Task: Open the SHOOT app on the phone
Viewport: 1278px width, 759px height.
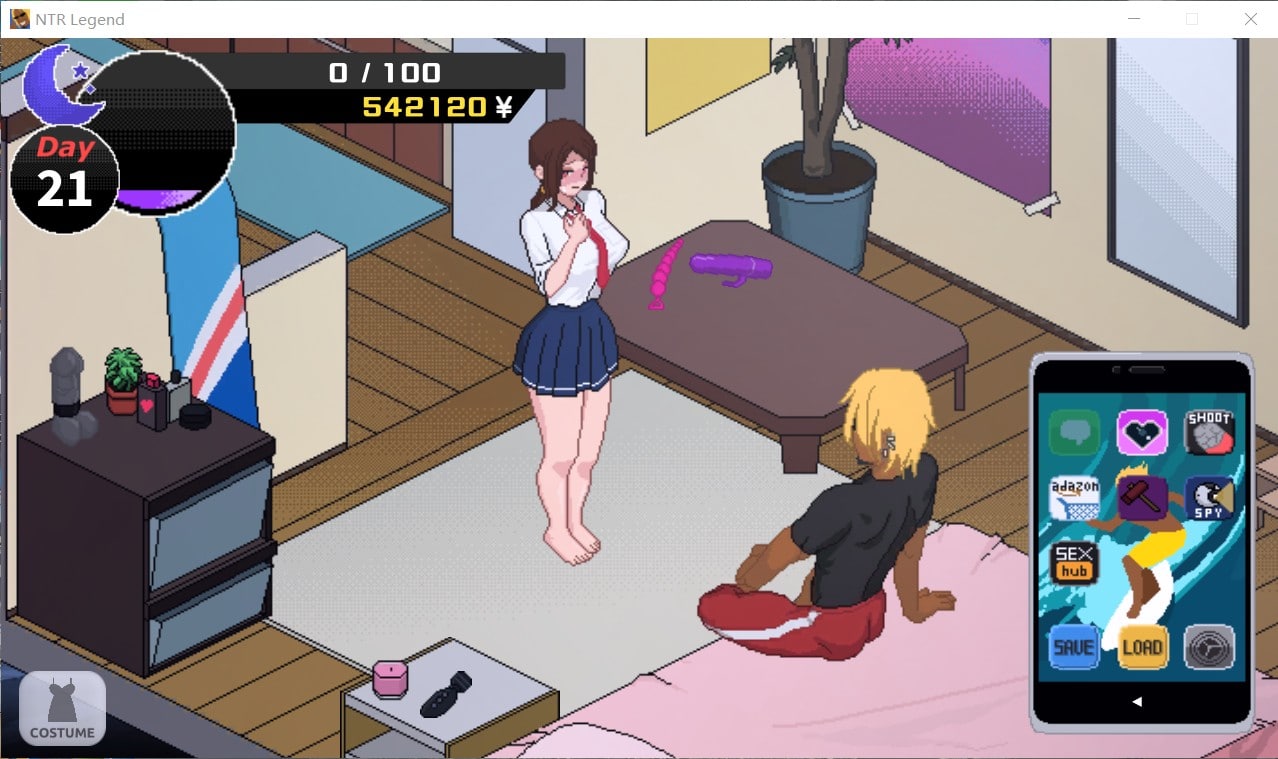Action: coord(1209,433)
